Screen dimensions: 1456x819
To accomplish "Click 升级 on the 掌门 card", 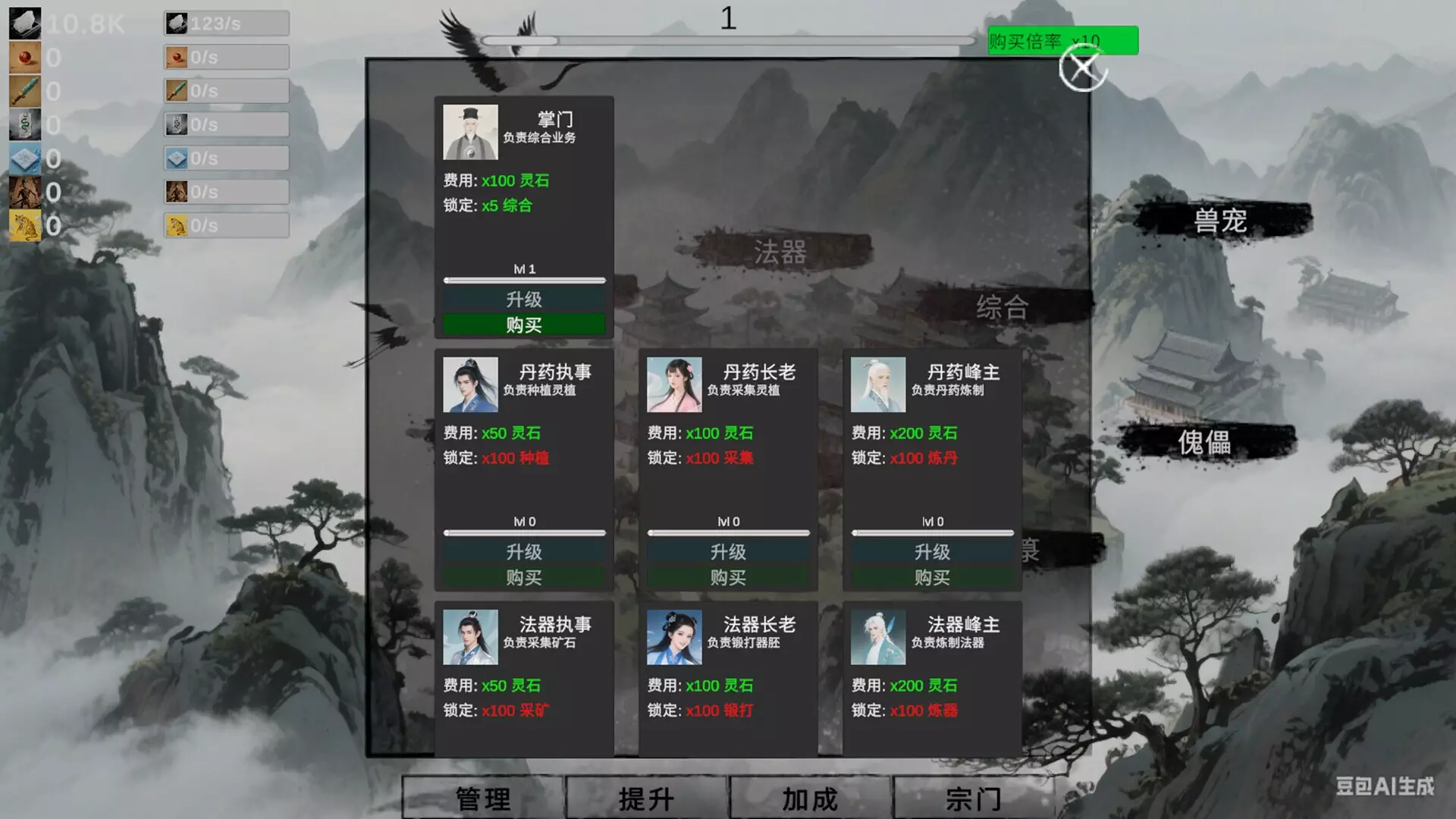I will (x=524, y=298).
